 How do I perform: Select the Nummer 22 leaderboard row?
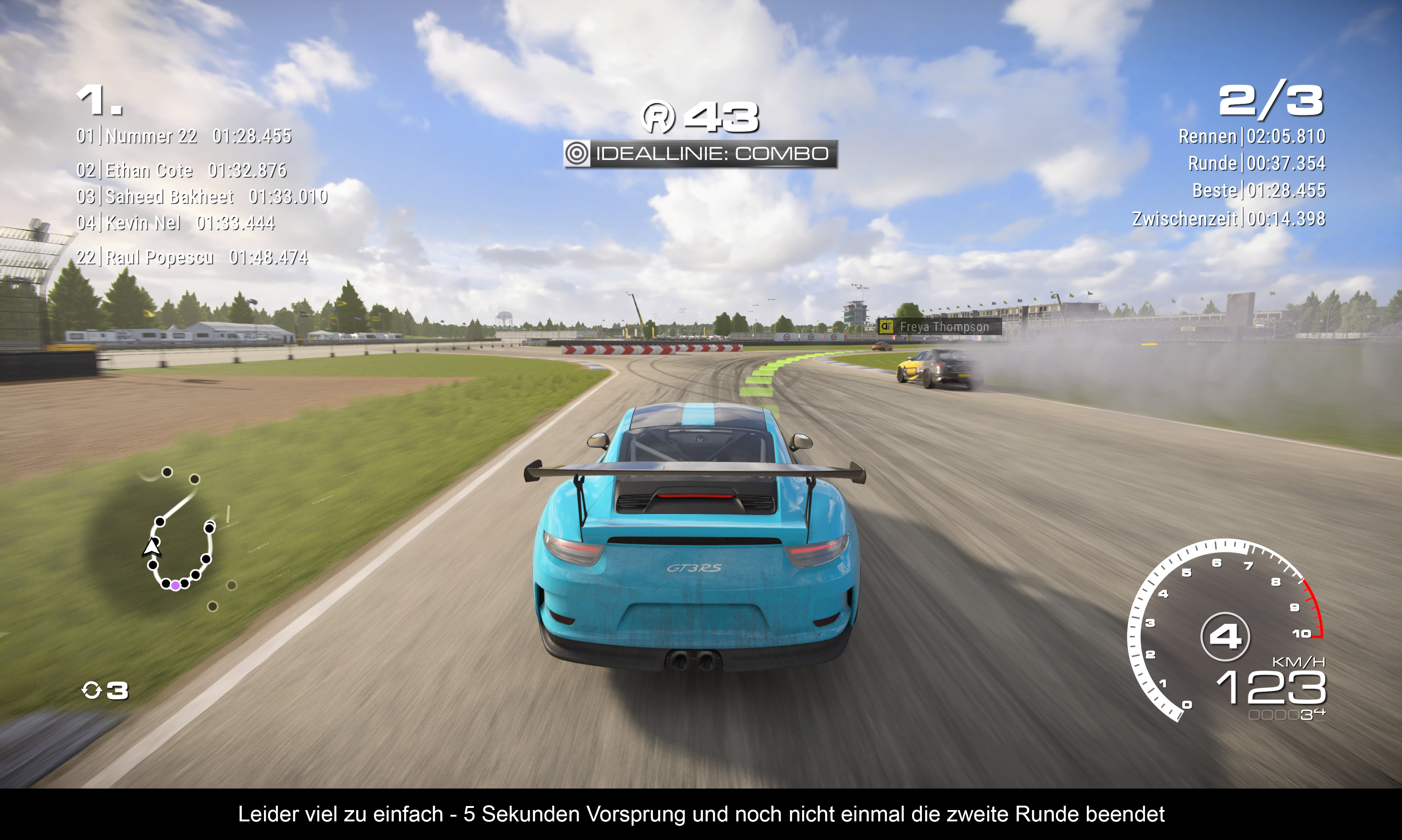(x=184, y=137)
